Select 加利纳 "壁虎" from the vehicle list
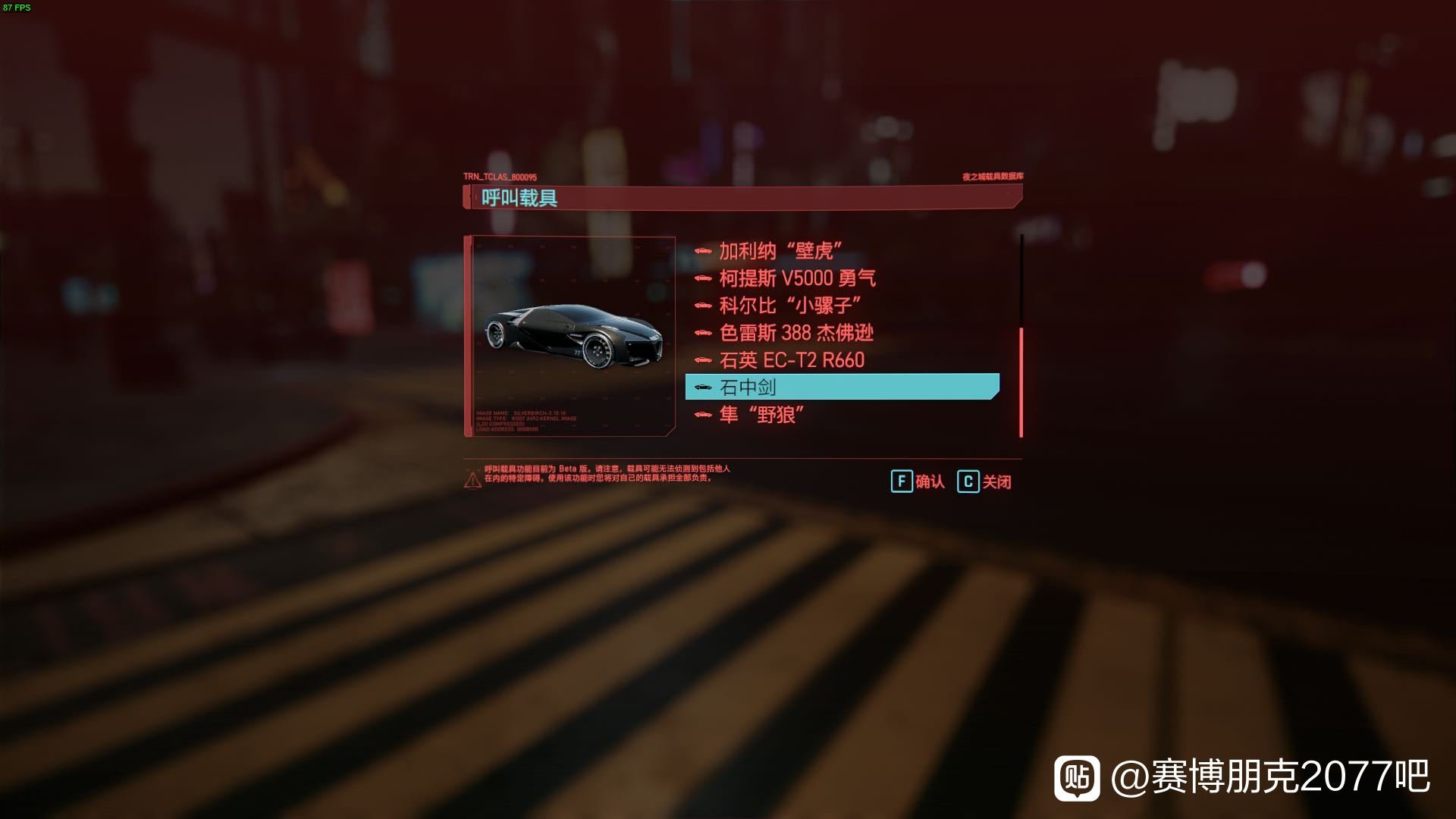Image resolution: width=1456 pixels, height=819 pixels. (x=780, y=251)
